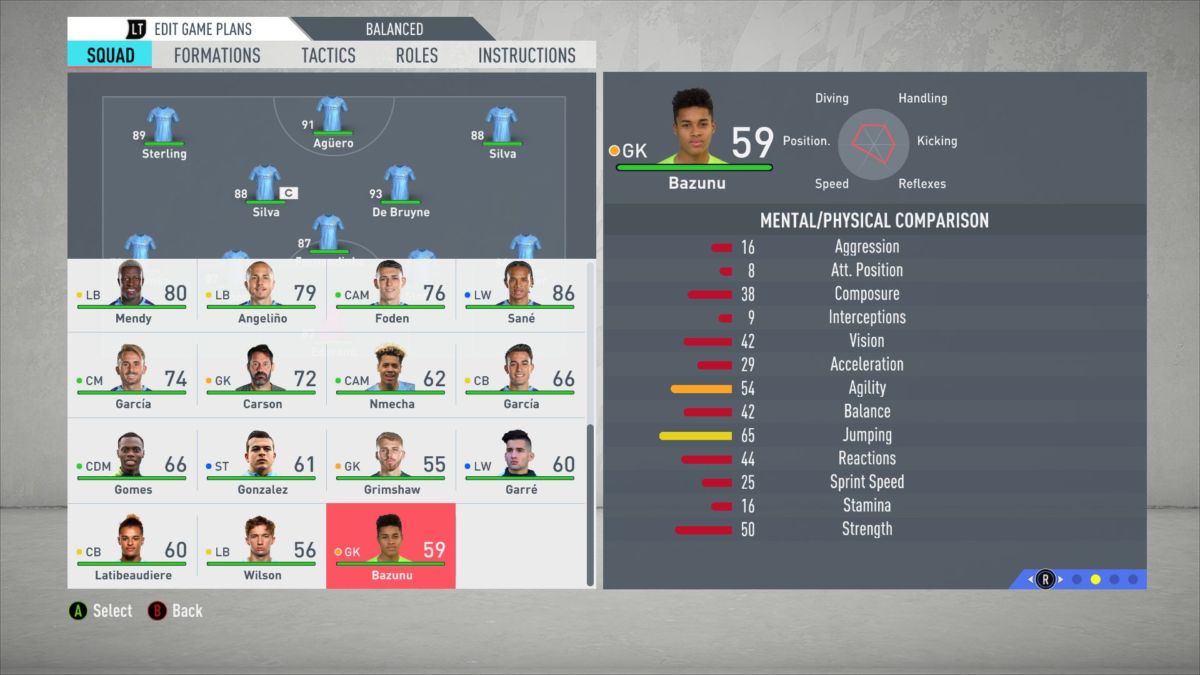This screenshot has width=1200, height=675.
Task: Choose Mendy from the reserves list
Action: [x=132, y=294]
